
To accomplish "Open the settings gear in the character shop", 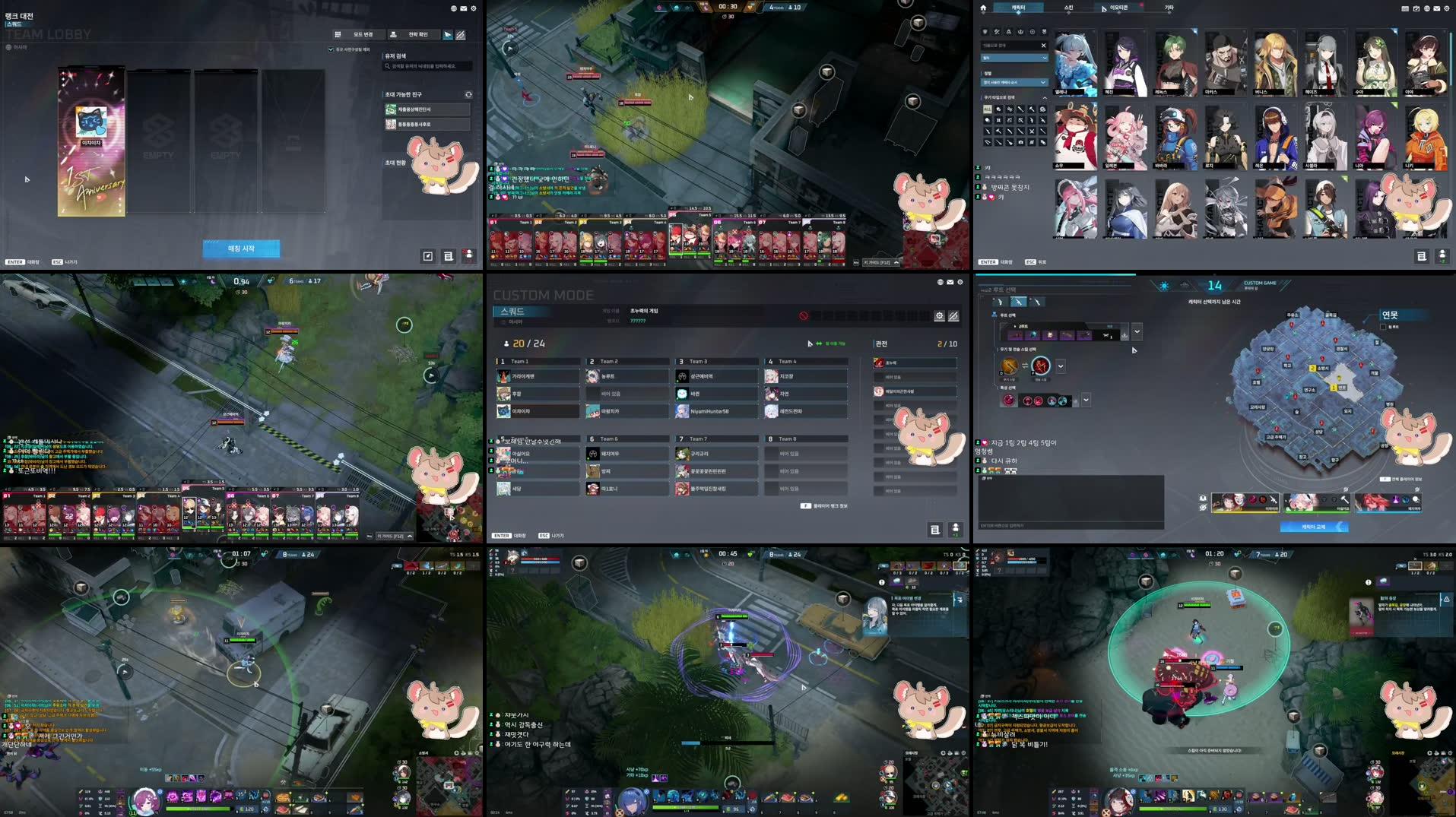I will pos(1446,9).
